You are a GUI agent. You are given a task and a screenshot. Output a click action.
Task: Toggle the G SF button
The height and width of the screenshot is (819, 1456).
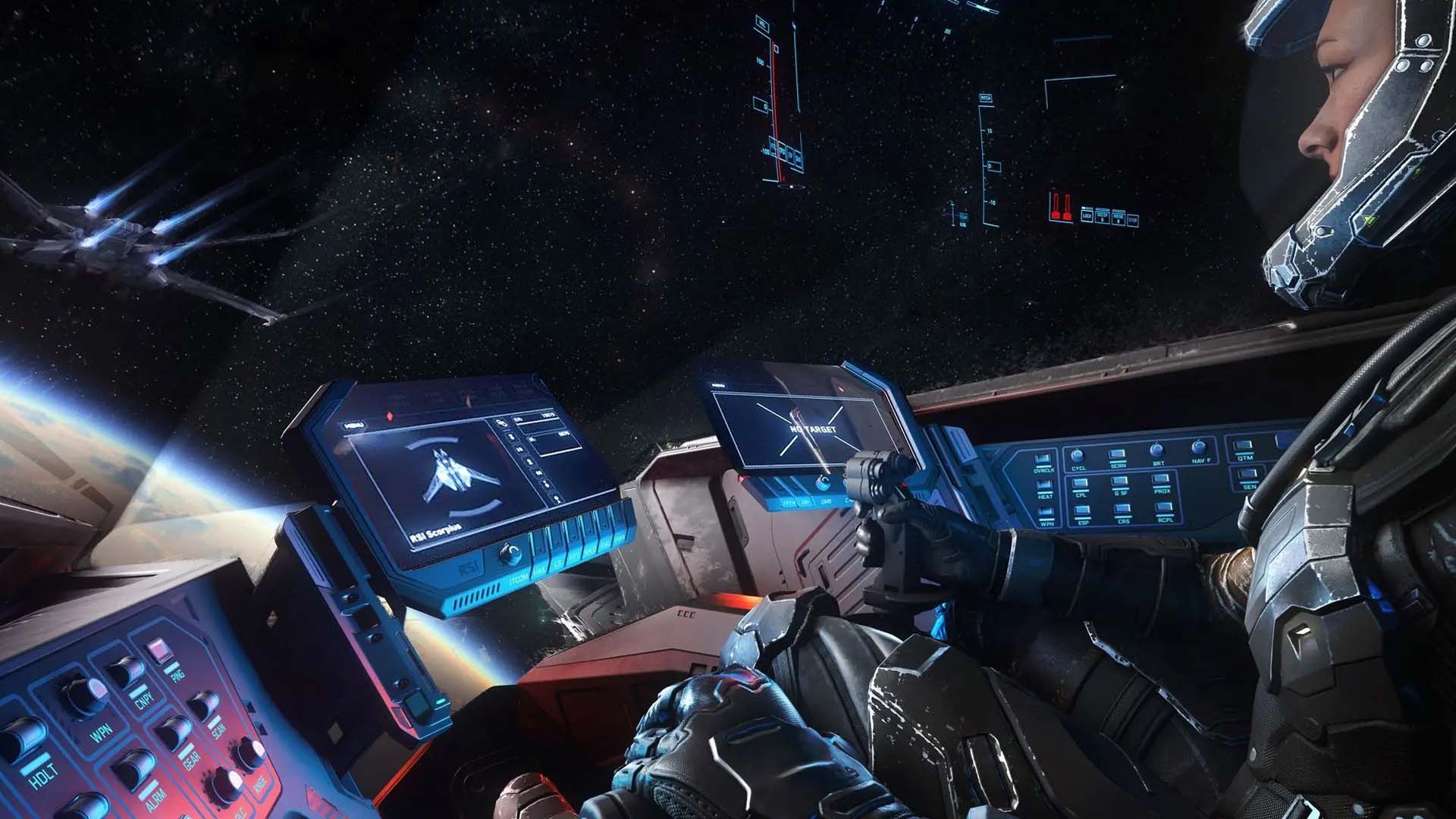click(x=1121, y=482)
